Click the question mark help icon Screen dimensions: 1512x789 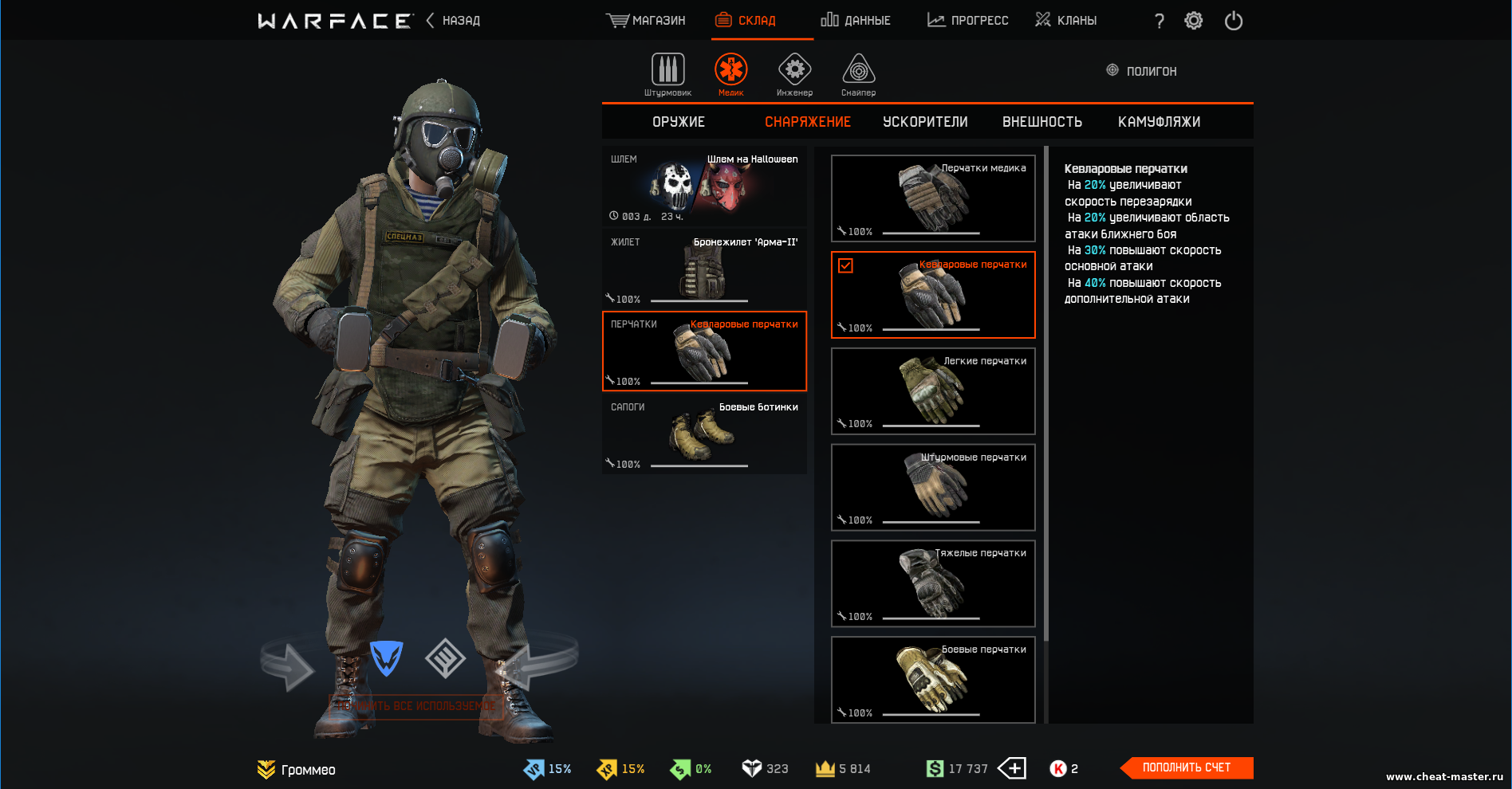[x=1160, y=22]
